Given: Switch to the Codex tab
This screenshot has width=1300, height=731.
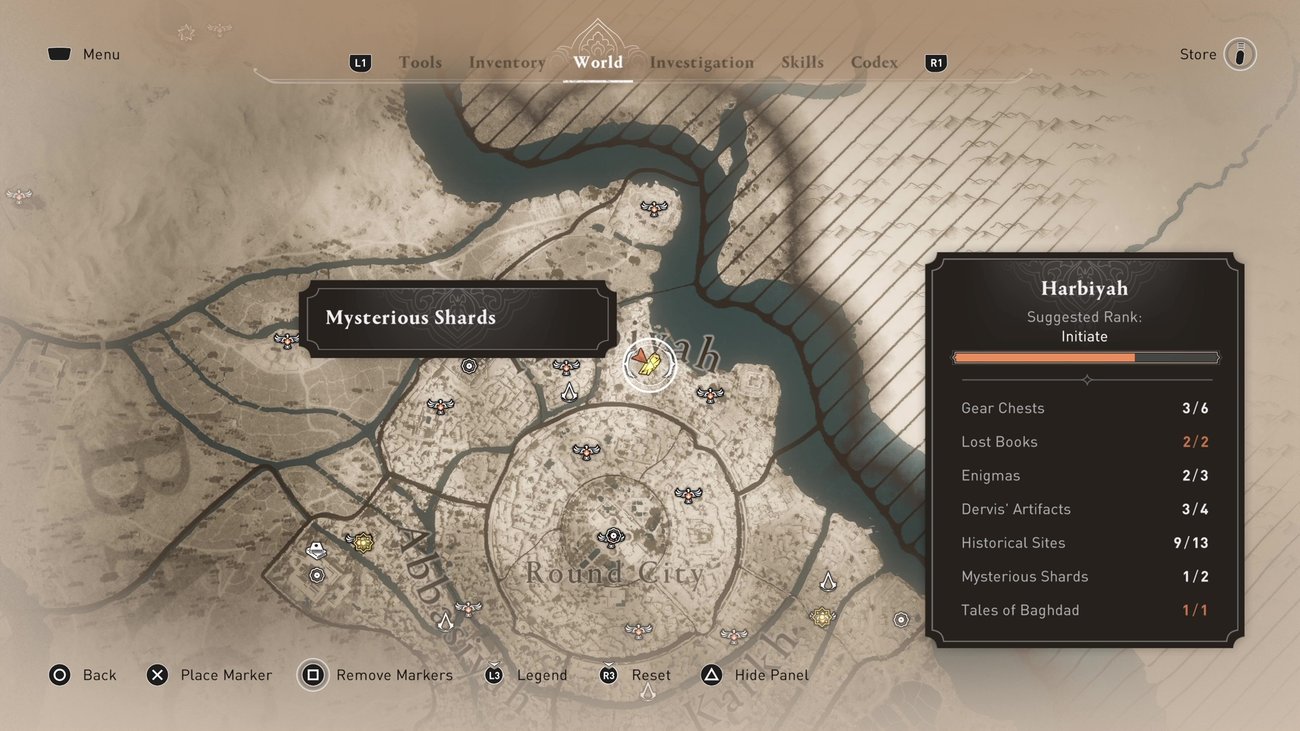Looking at the screenshot, I should [874, 62].
